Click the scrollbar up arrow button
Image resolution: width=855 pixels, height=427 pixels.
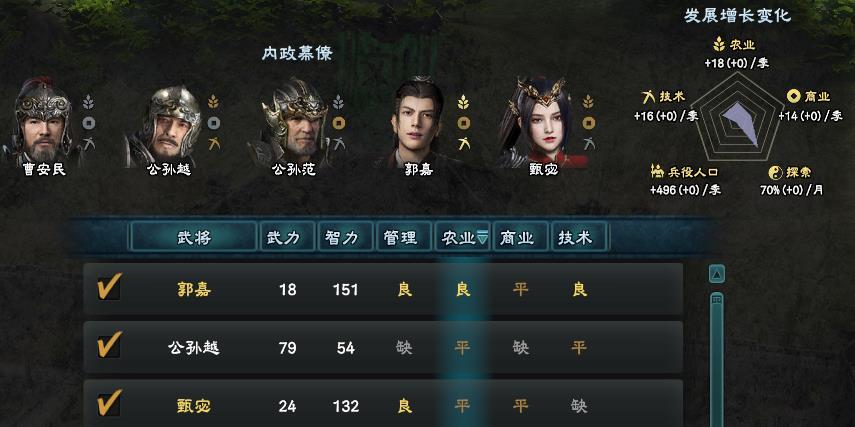(x=716, y=274)
